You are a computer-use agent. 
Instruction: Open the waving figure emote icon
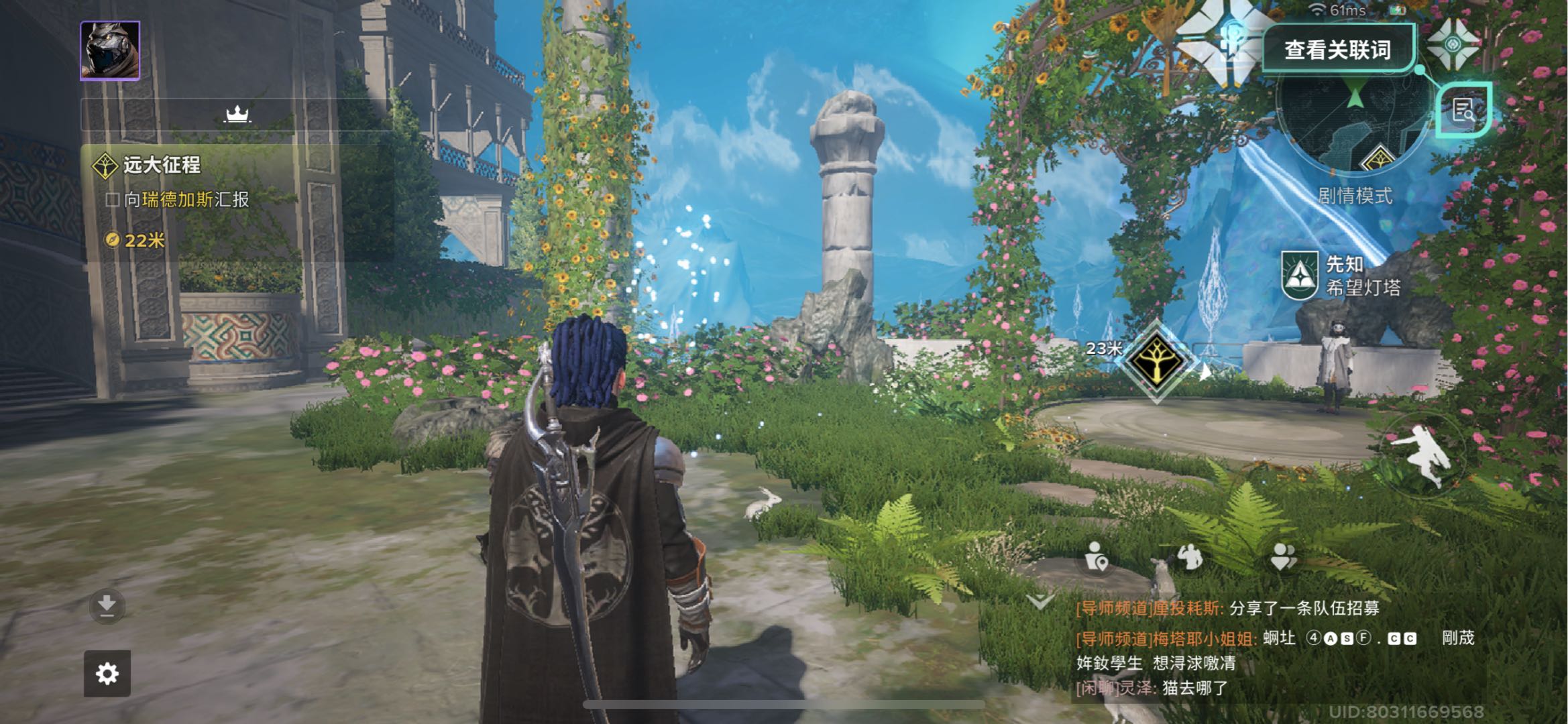tap(1190, 556)
